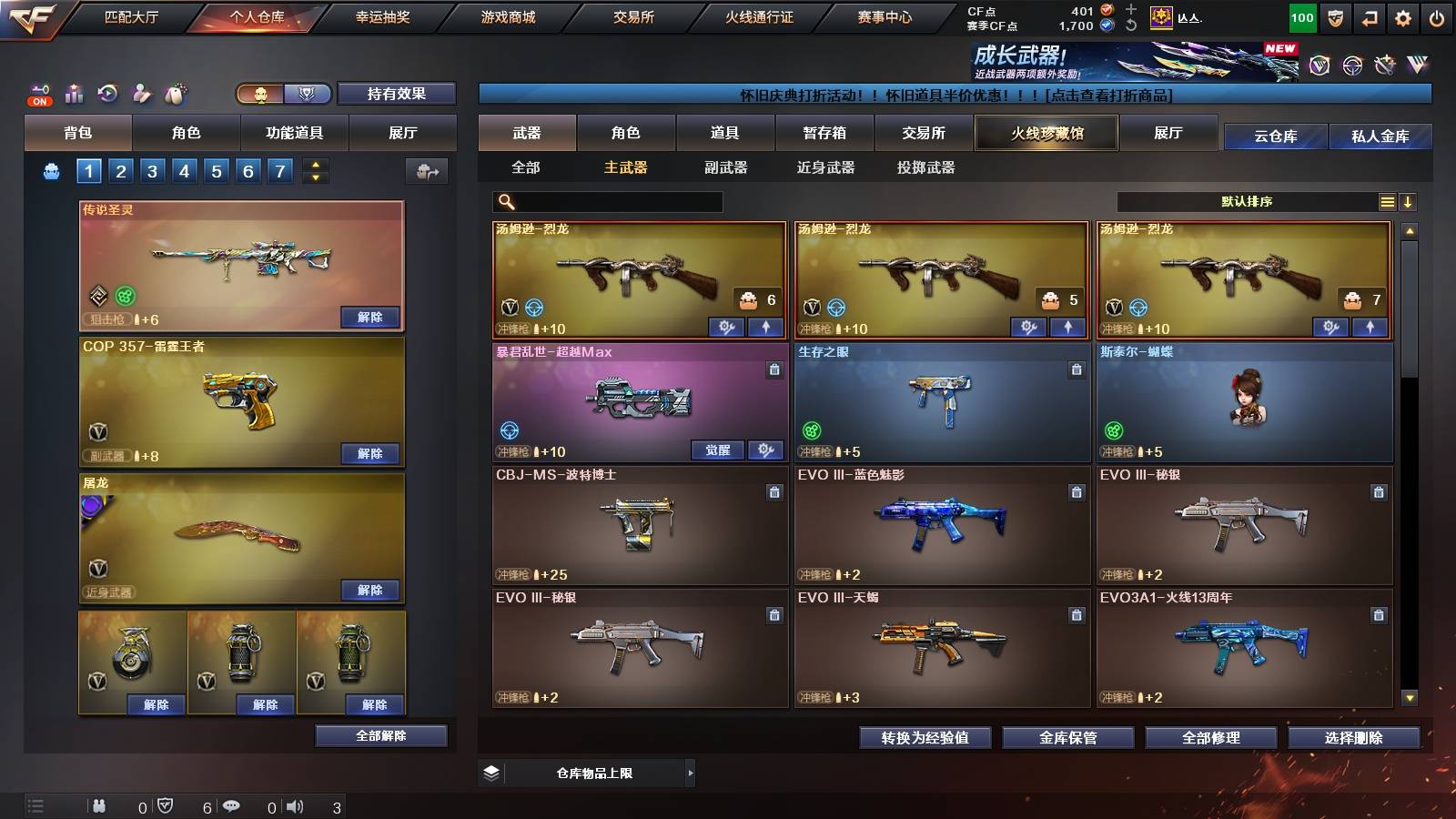This screenshot has height=819, width=1456.
Task: Click the replay history icon in the top-left row
Action: [109, 91]
